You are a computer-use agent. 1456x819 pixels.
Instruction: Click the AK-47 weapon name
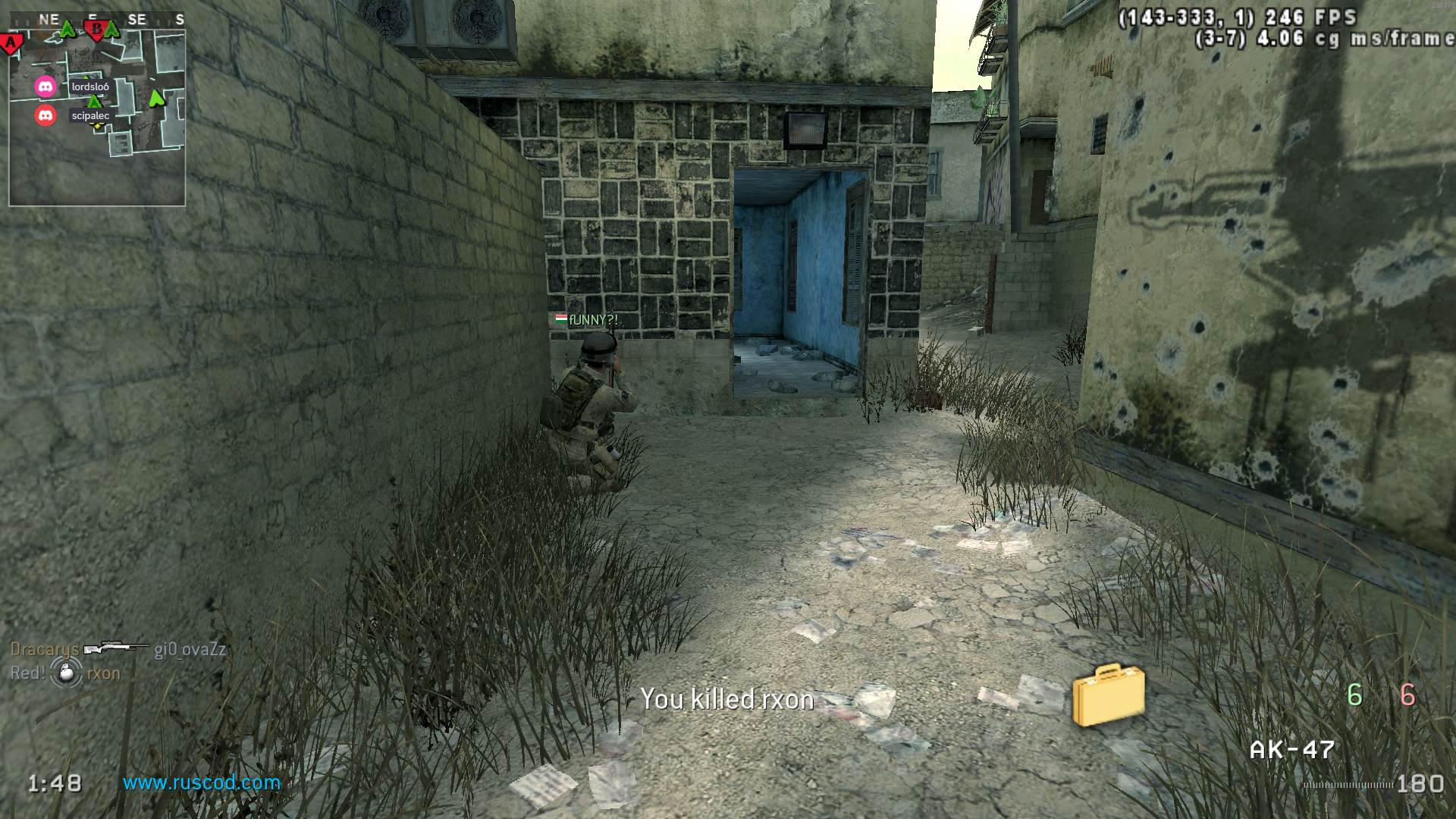pos(1291,749)
